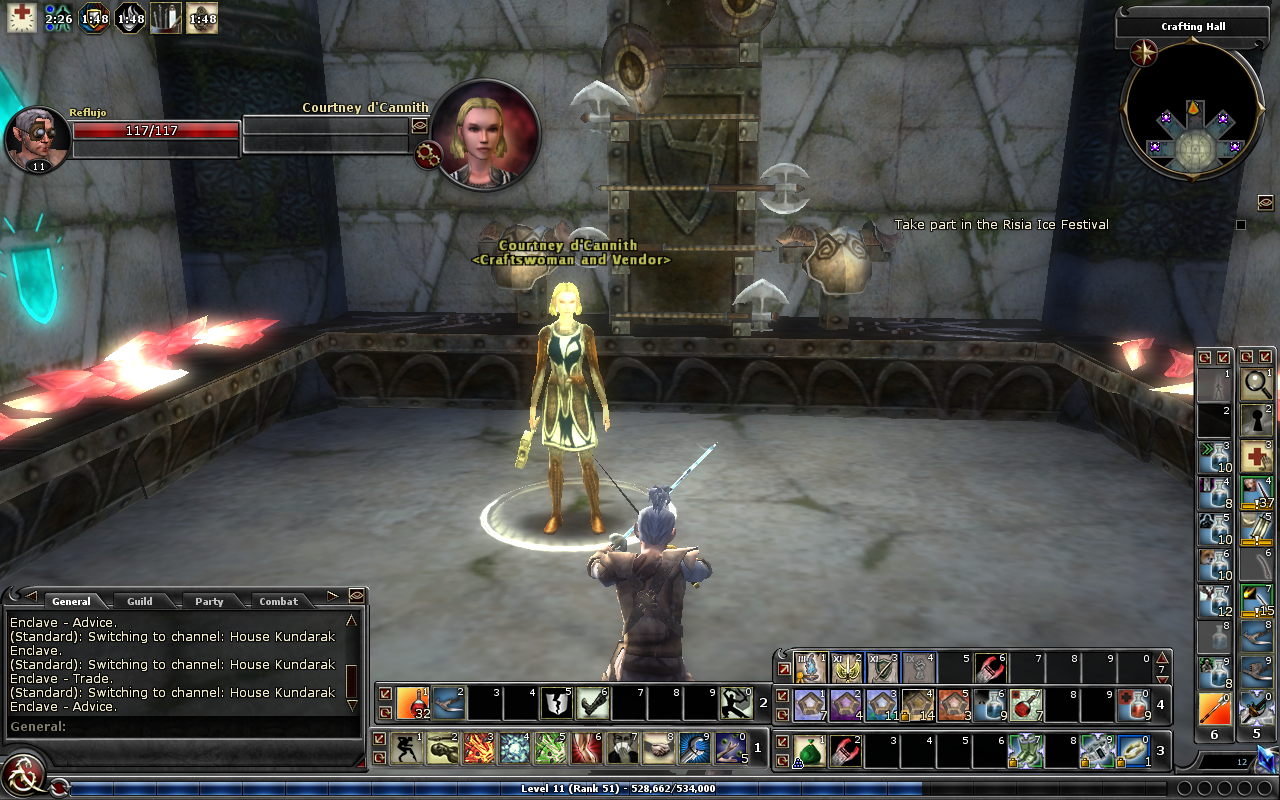Open the Party chat tab
1280x800 pixels.
(209, 601)
